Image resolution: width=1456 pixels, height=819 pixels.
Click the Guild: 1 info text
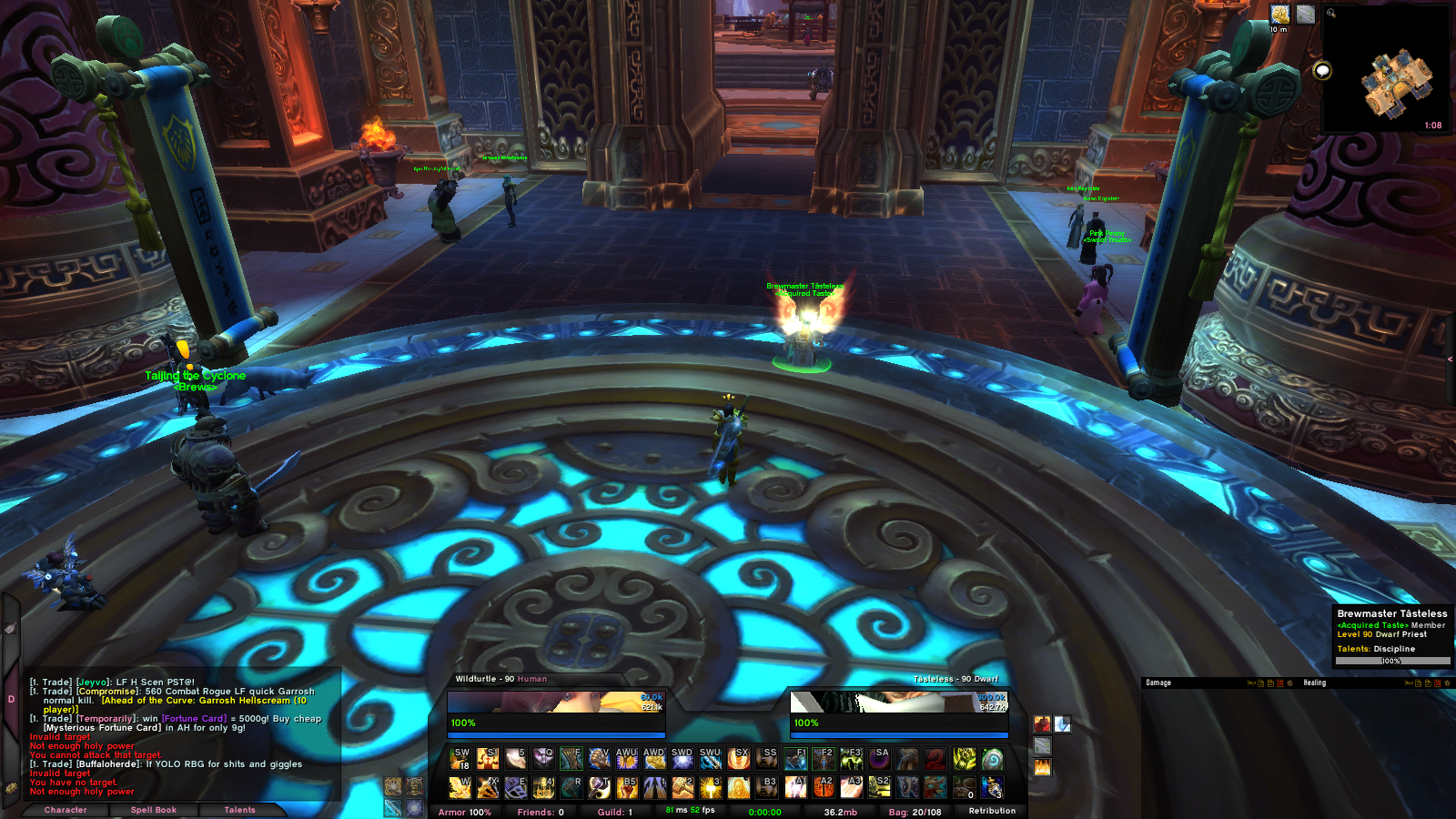[614, 812]
